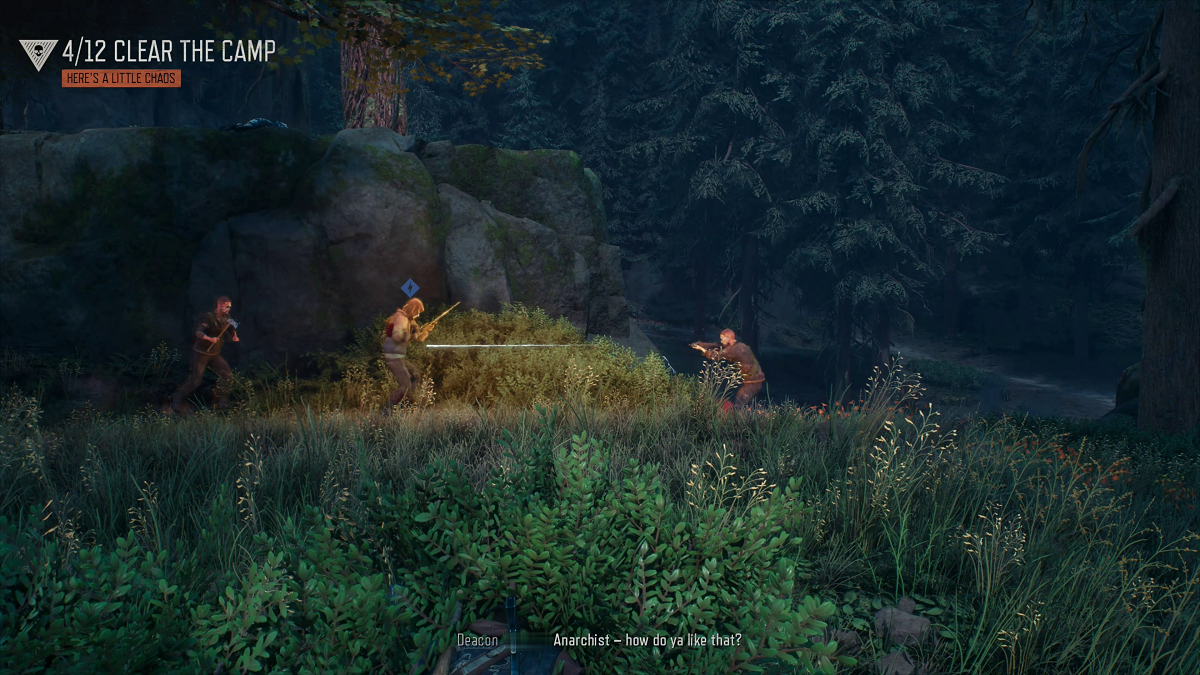Click the blue diamond enemy marker
This screenshot has height=675, width=1200.
pos(409,288)
